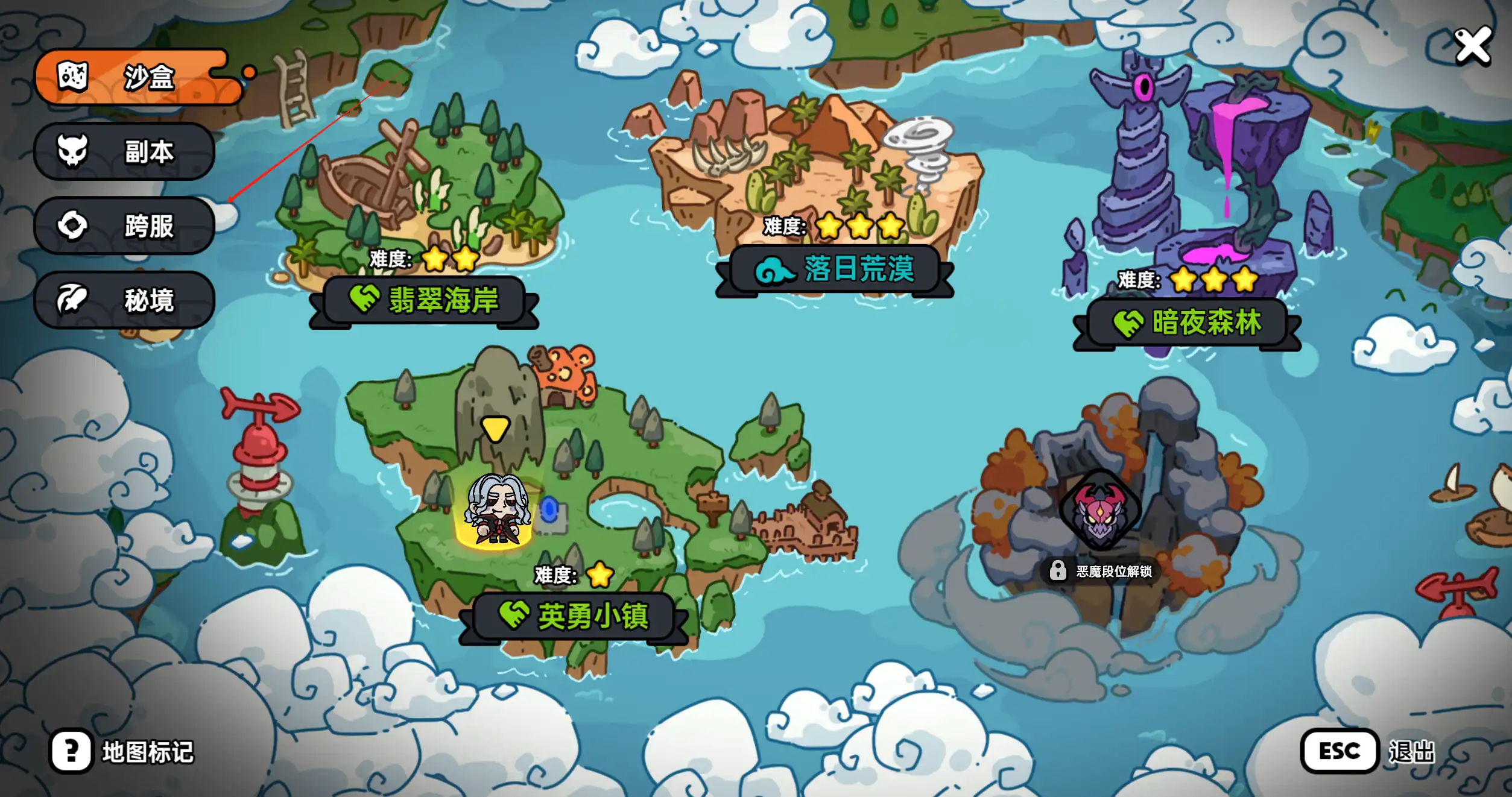Switch to the 秘境 secret realm tab
This screenshot has width=1512, height=797.
pos(125,300)
